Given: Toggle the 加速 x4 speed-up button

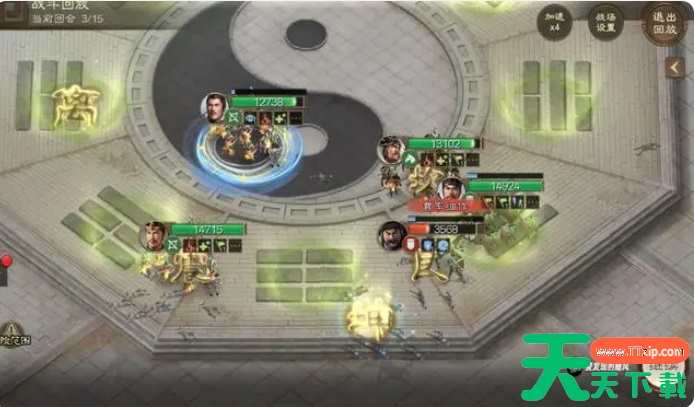Looking at the screenshot, I should pyautogui.click(x=554, y=23).
